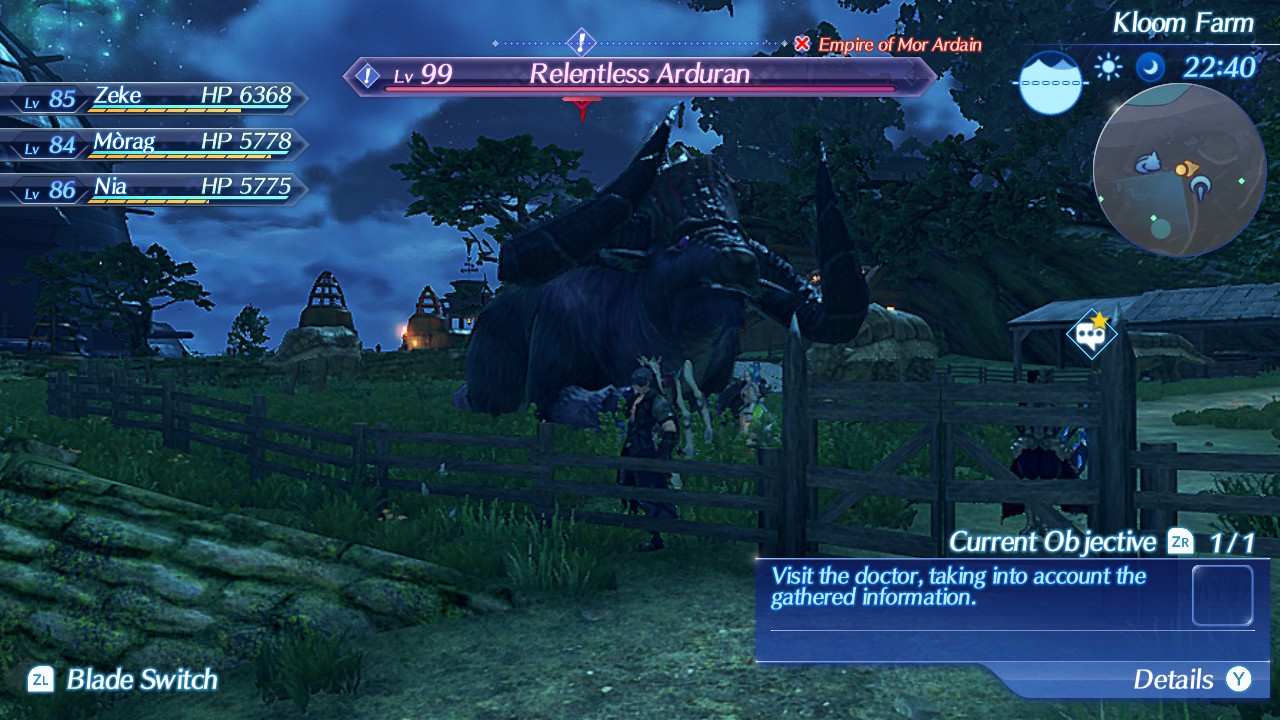Click the Kloom Farm location name
The image size is (1280, 720).
(x=1183, y=22)
